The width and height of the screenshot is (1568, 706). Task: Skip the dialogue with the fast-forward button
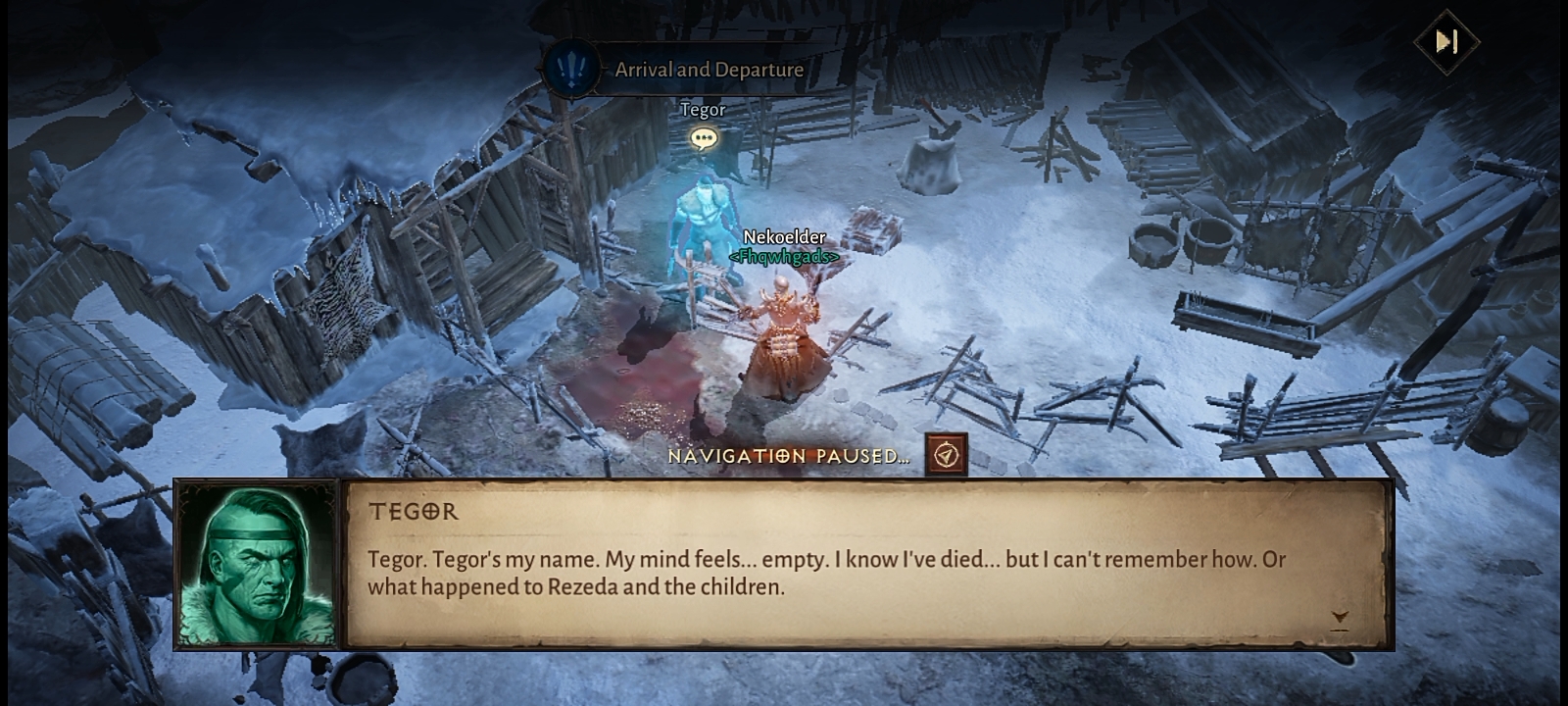click(1446, 41)
